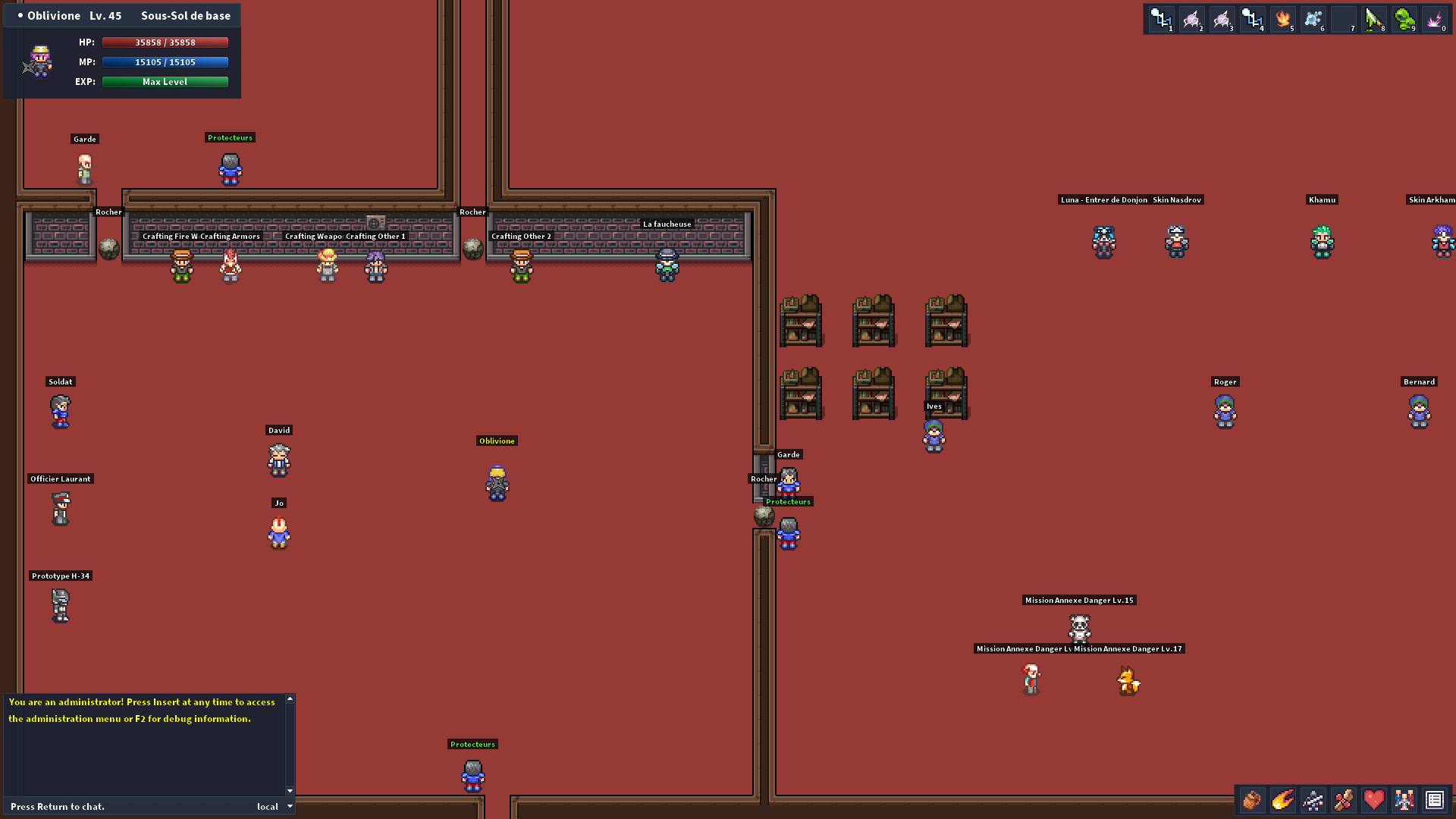The height and width of the screenshot is (819, 1456).
Task: Open the fireball spells menu
Action: point(1282,799)
